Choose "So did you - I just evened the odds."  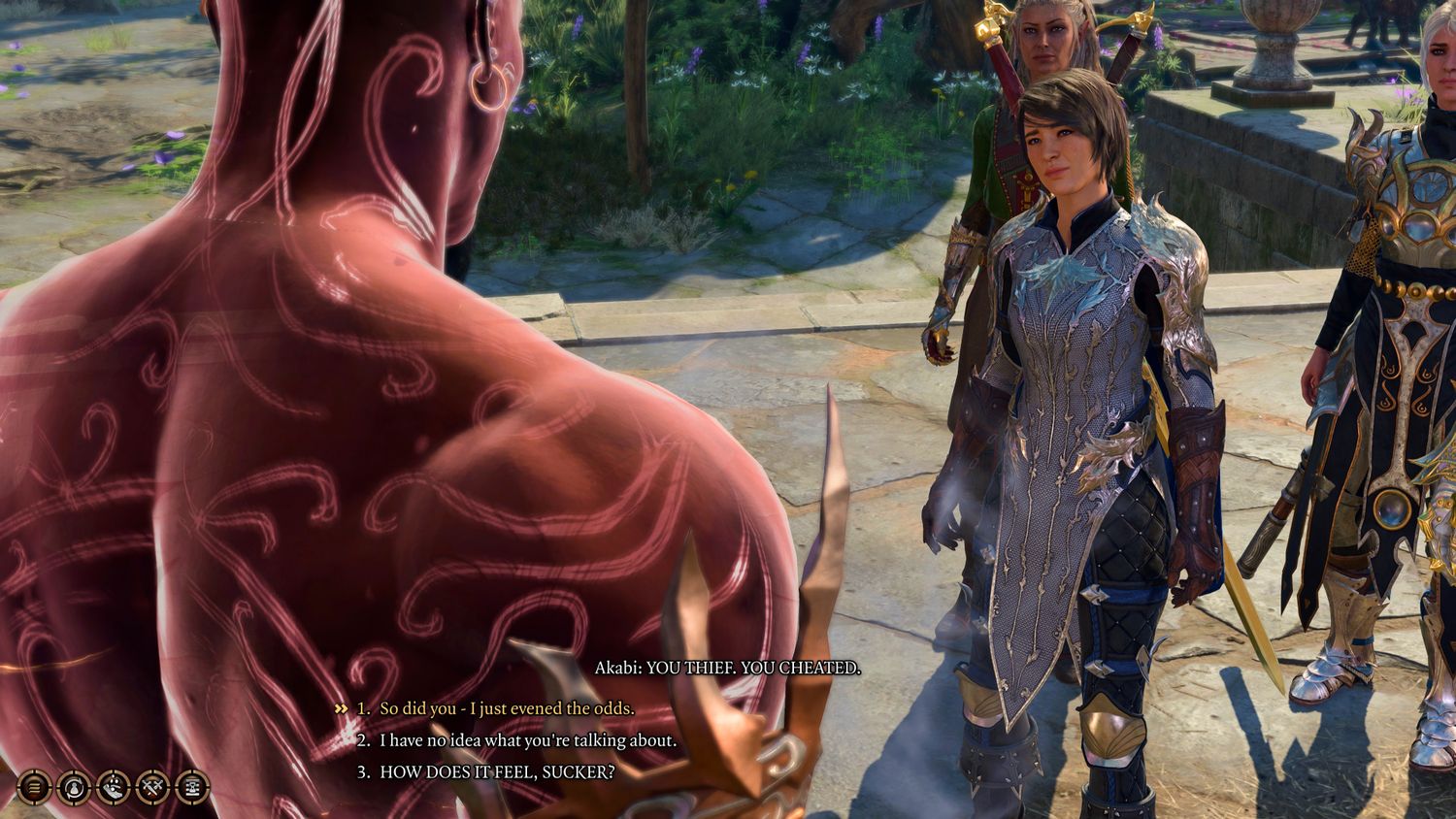(x=506, y=709)
